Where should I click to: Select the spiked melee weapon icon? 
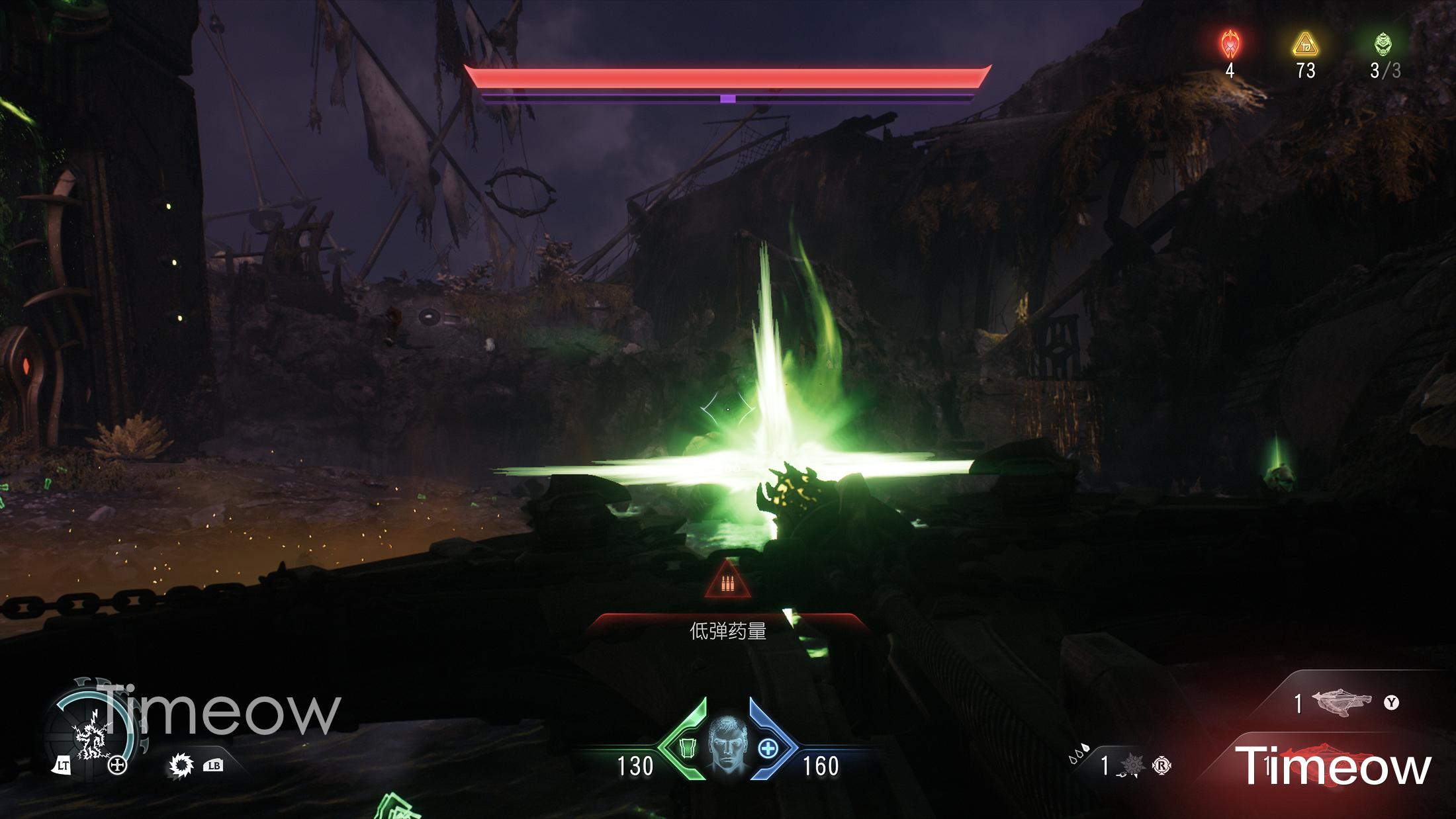180,766
